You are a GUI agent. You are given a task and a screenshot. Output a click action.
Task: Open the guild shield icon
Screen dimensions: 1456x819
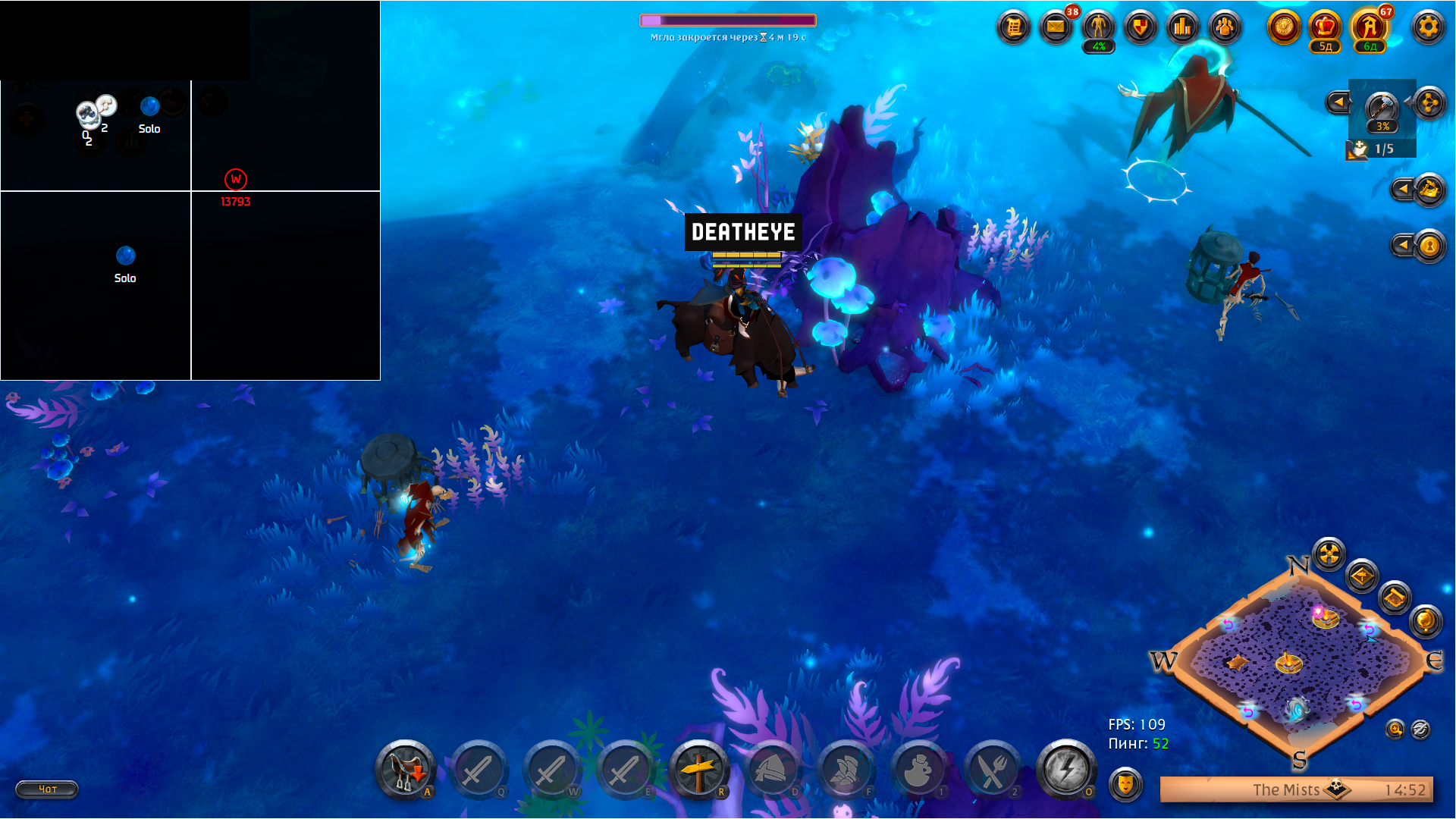pyautogui.click(x=1140, y=28)
